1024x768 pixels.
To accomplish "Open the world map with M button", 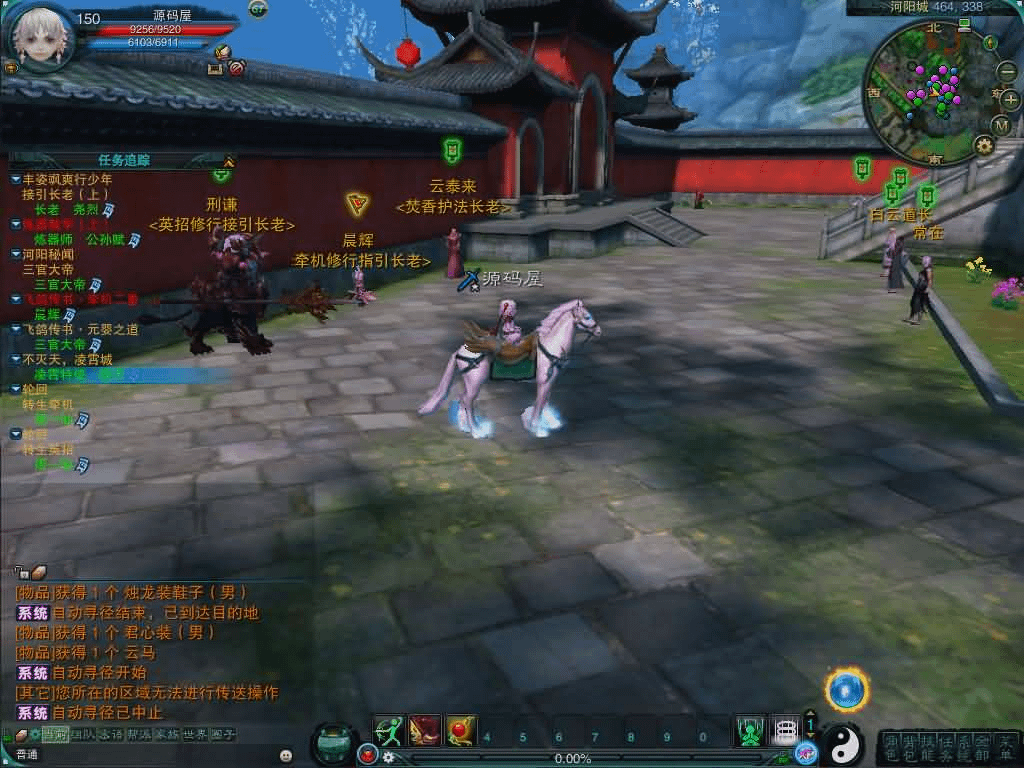I will pos(1002,125).
